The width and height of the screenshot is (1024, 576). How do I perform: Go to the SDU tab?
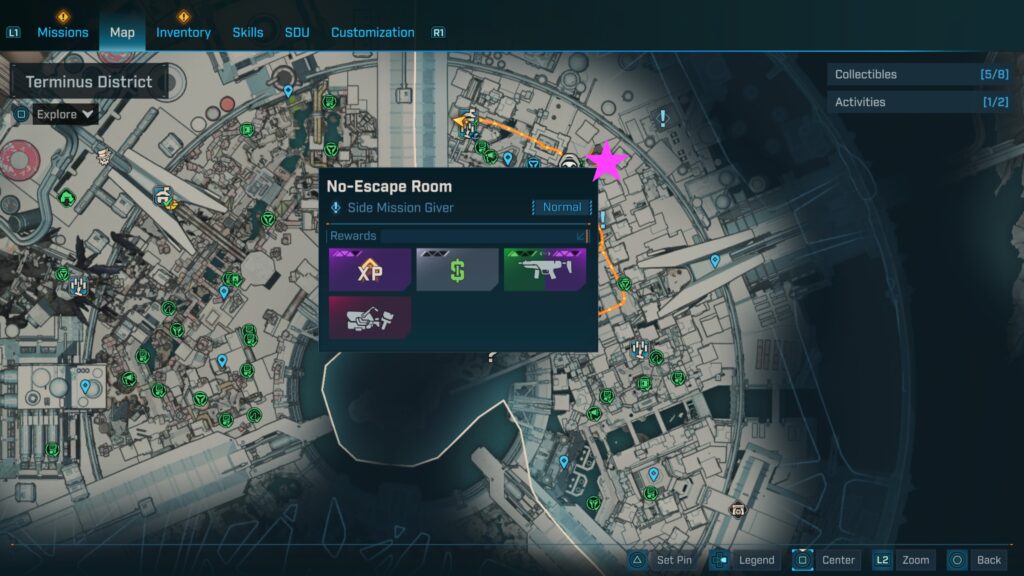point(297,32)
